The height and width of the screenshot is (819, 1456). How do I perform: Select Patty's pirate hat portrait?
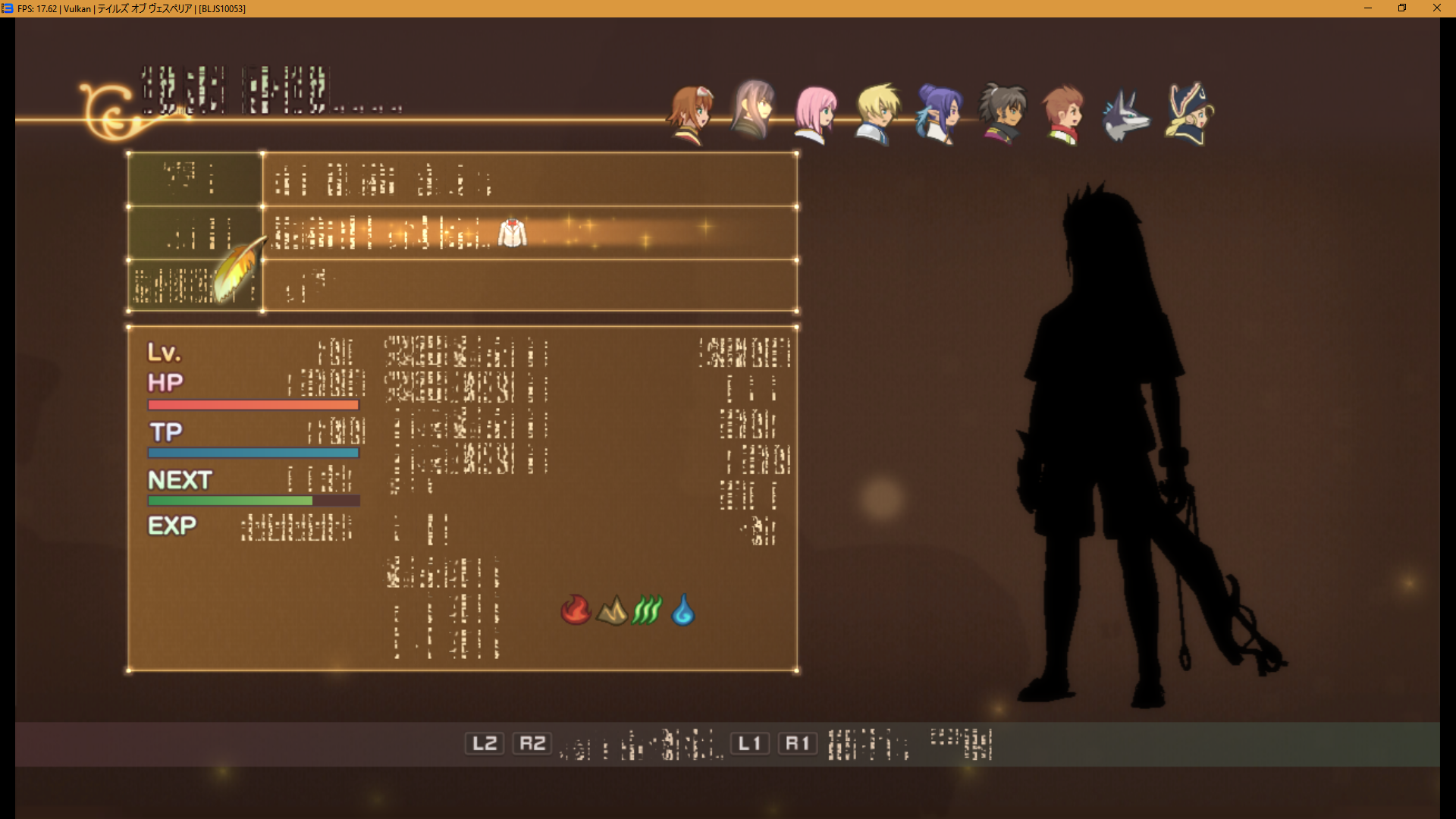[x=1188, y=114]
